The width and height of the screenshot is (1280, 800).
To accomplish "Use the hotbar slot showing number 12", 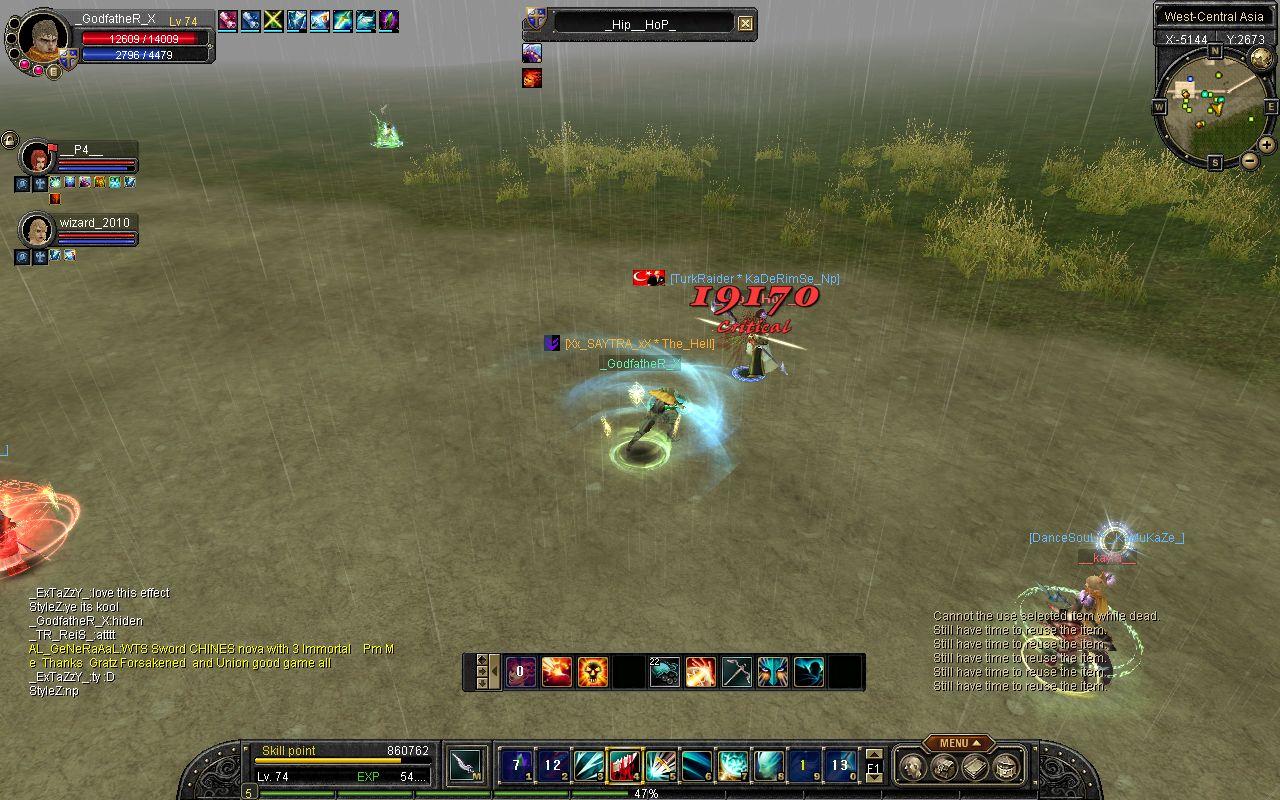I will (553, 766).
